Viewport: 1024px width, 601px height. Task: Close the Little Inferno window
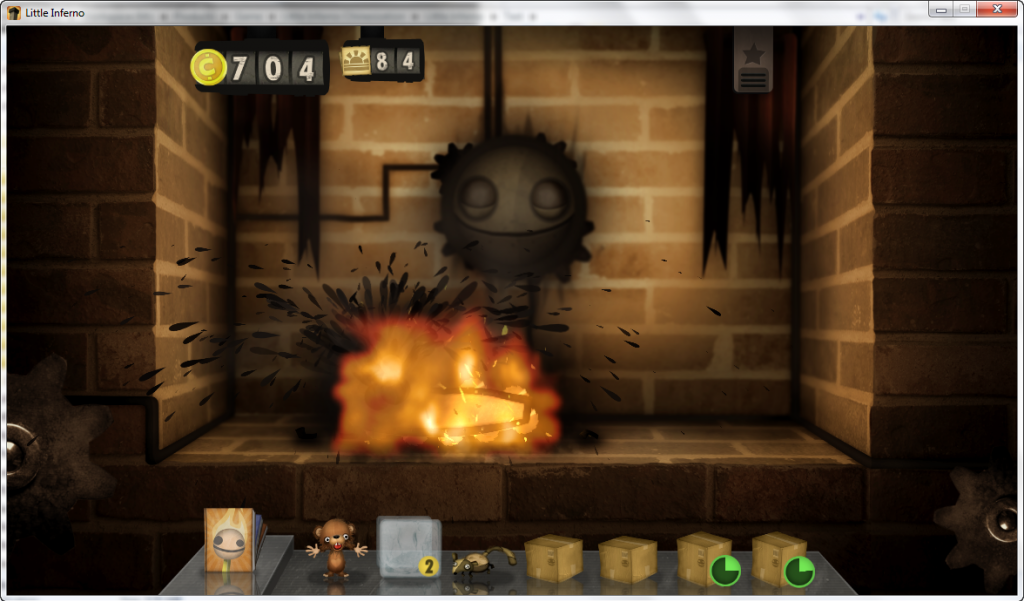(999, 8)
